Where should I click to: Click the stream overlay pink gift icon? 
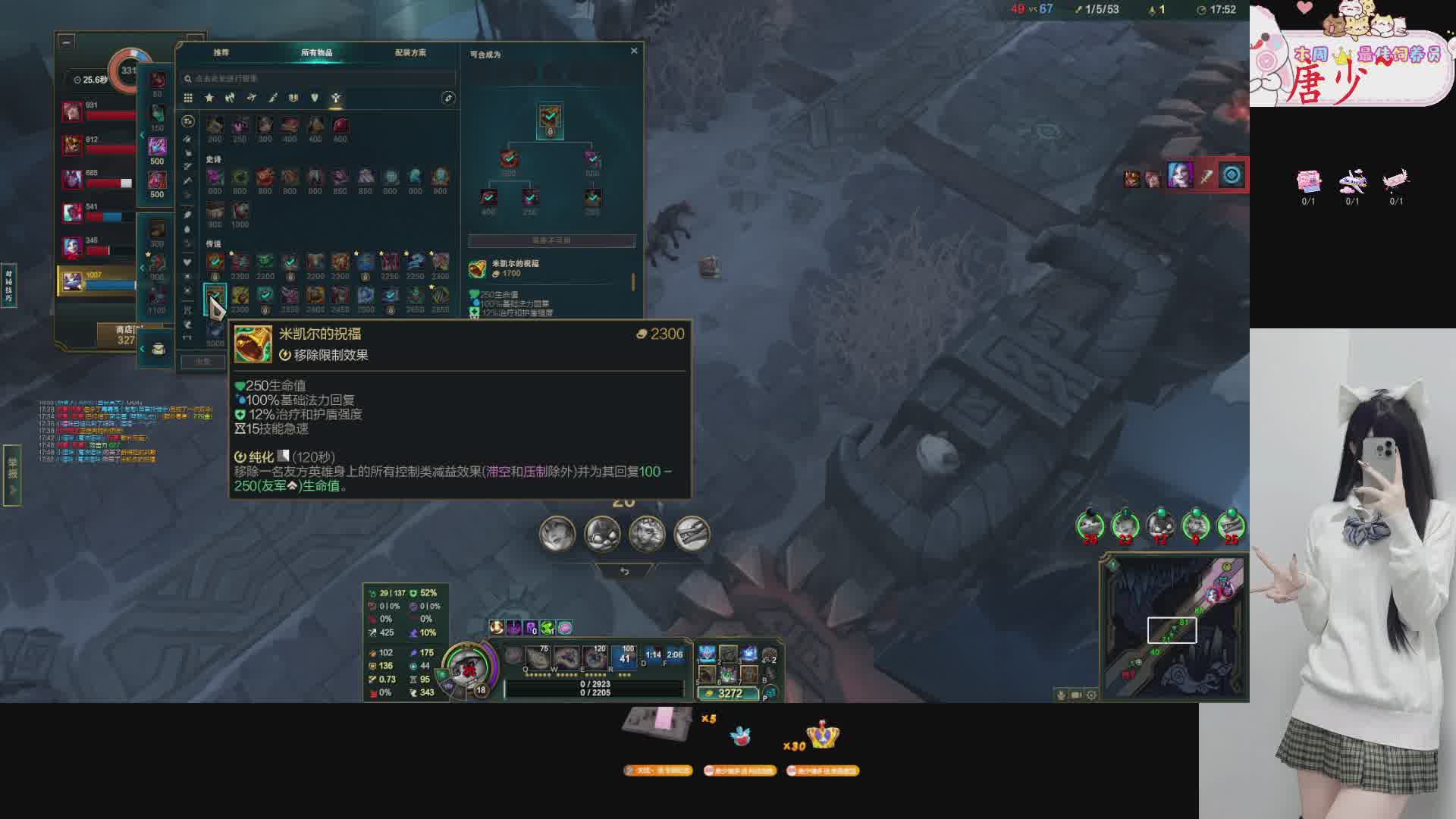point(1308,181)
